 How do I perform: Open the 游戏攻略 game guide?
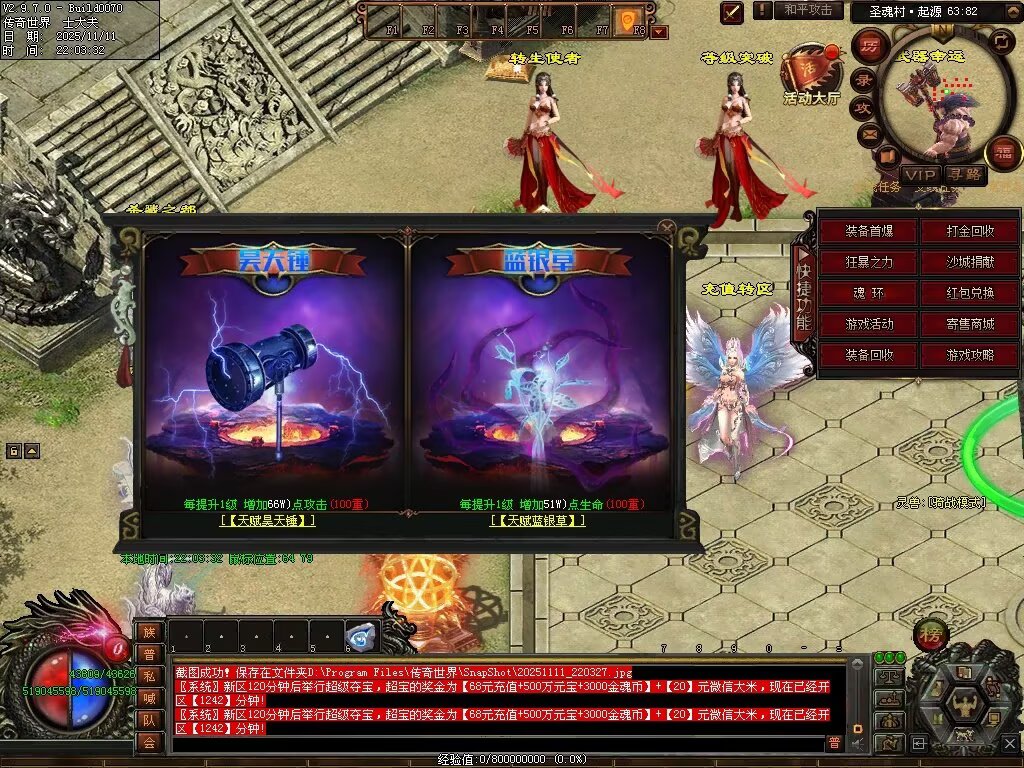[970, 356]
